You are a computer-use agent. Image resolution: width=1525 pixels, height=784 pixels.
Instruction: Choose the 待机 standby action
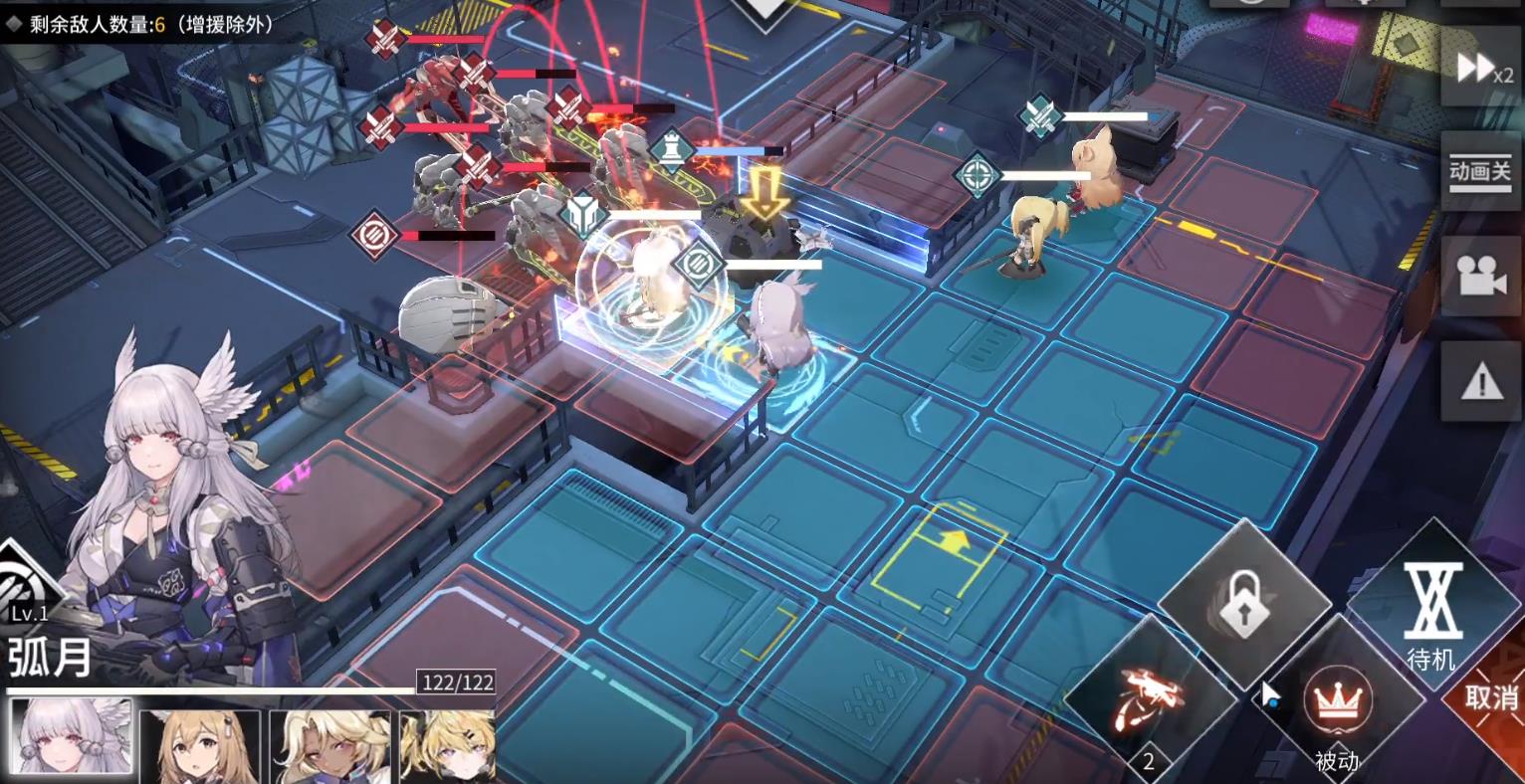(1431, 612)
